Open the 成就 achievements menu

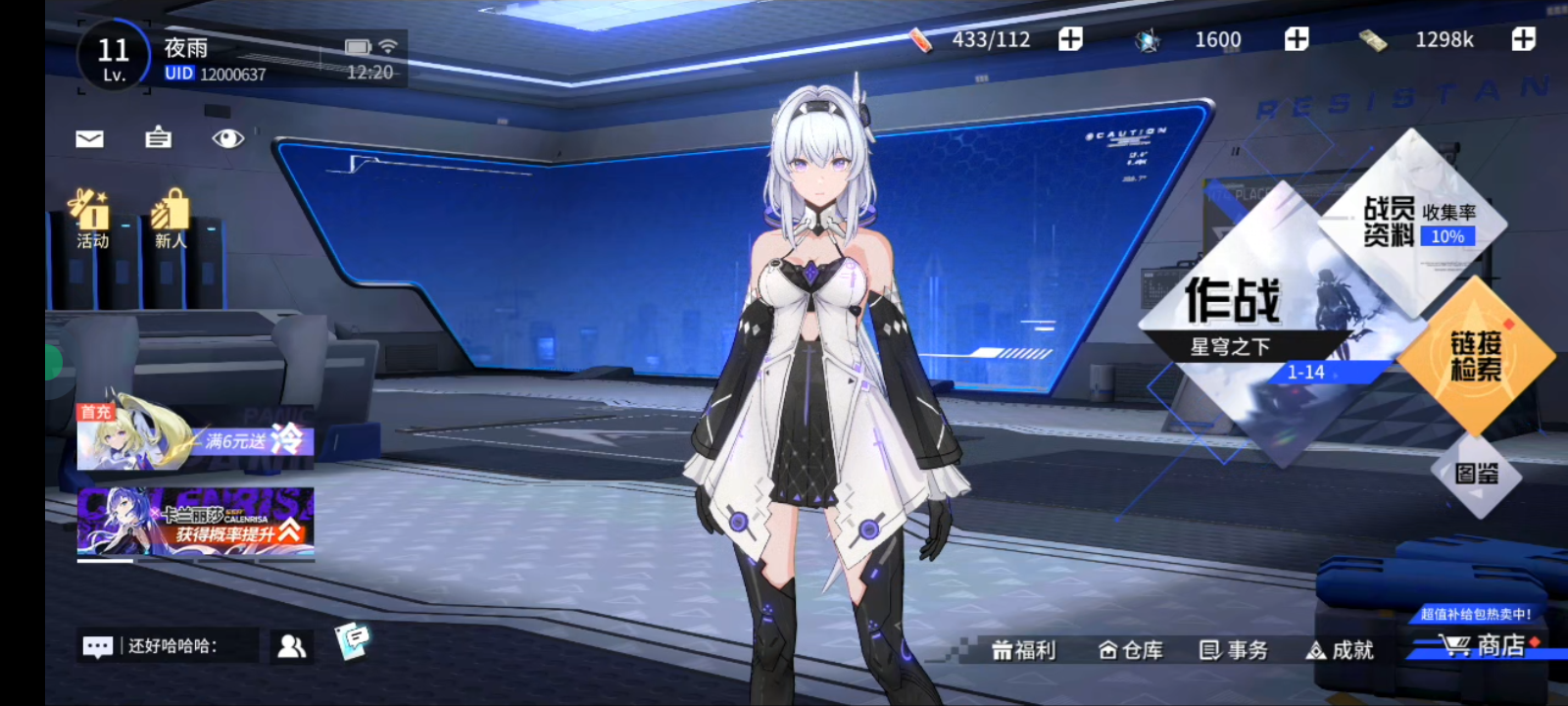[x=1341, y=650]
